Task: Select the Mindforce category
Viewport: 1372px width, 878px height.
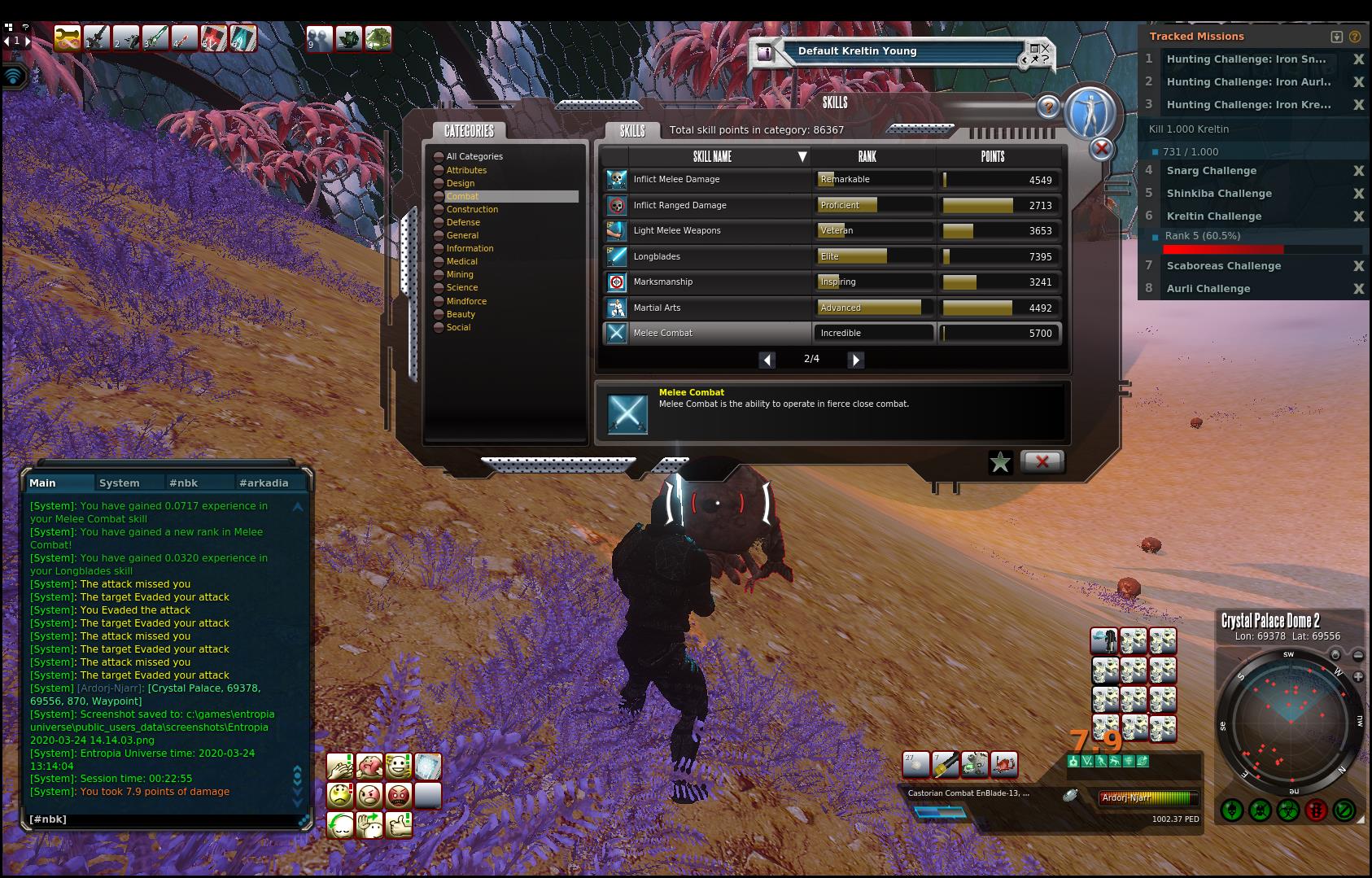Action: [466, 301]
